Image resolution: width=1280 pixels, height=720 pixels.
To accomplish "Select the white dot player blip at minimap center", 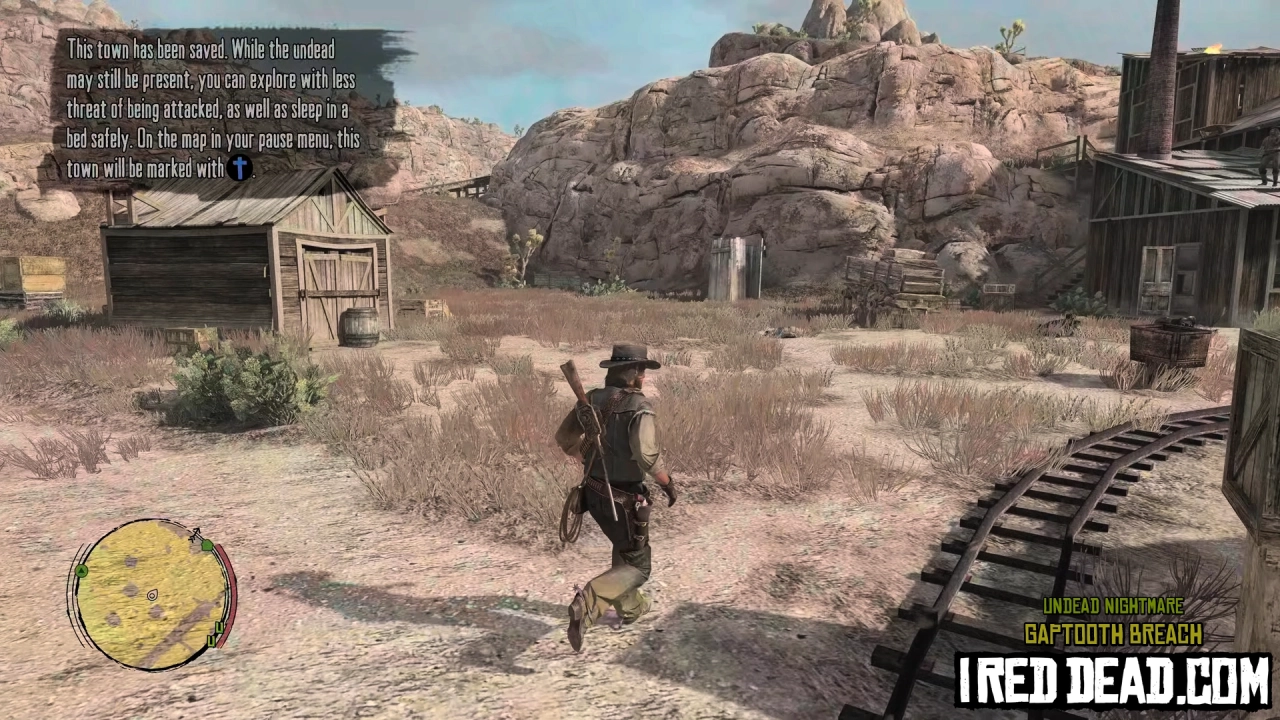I will pyautogui.click(x=152, y=595).
